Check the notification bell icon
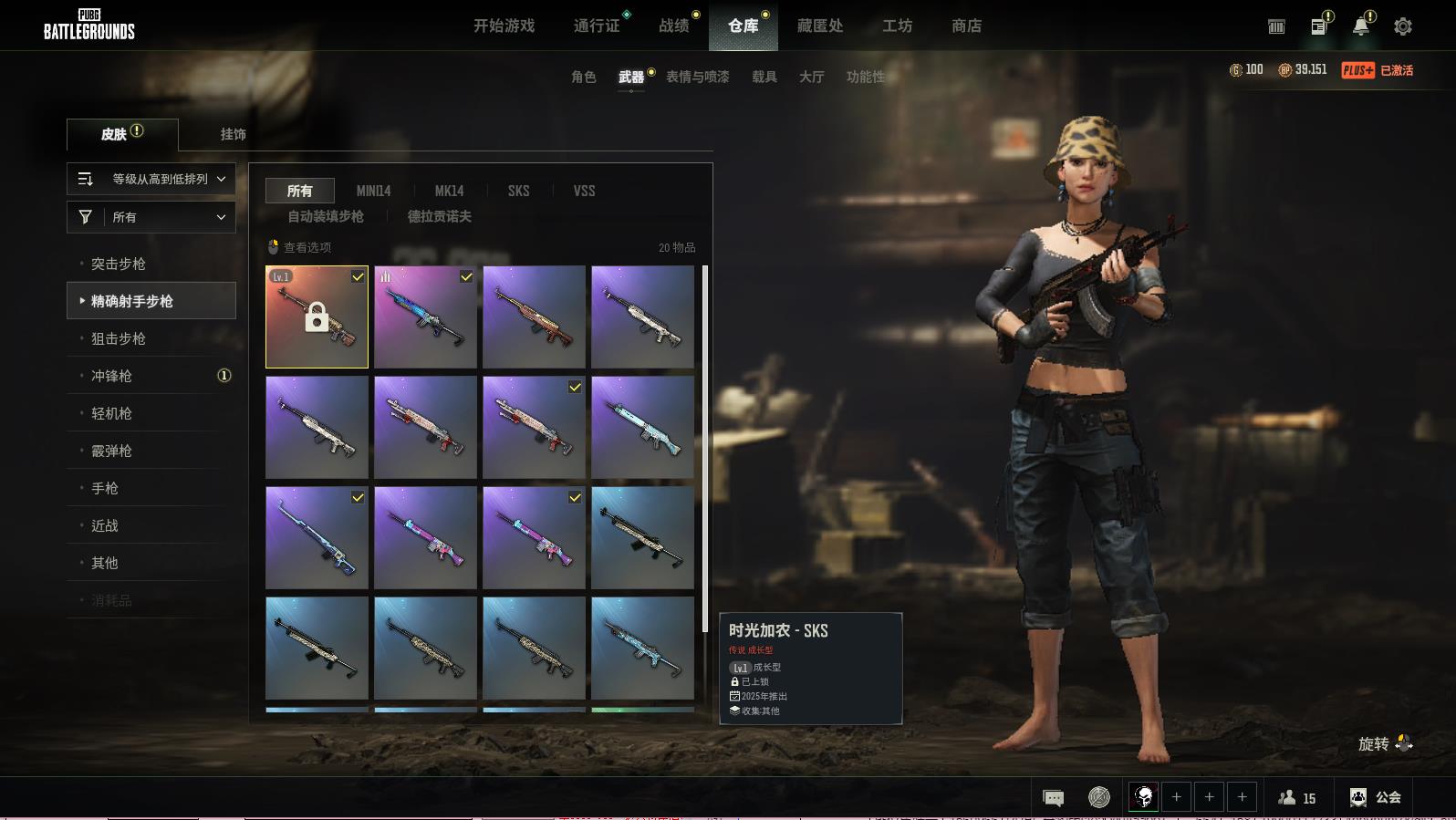Viewport: 1456px width, 820px height. coord(1360,26)
